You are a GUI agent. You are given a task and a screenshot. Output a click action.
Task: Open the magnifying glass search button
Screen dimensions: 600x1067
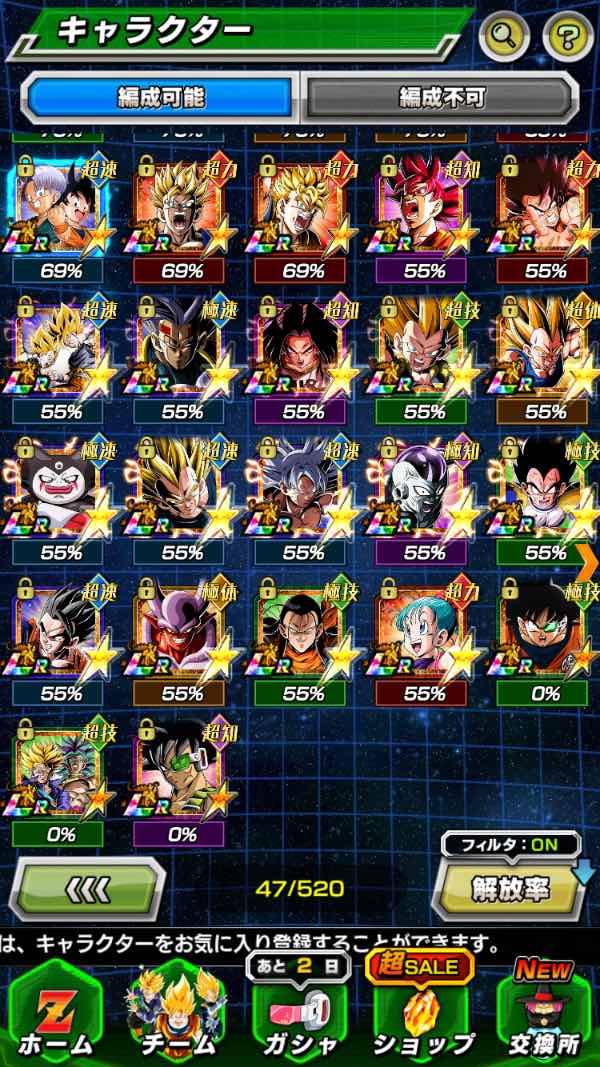point(506,38)
